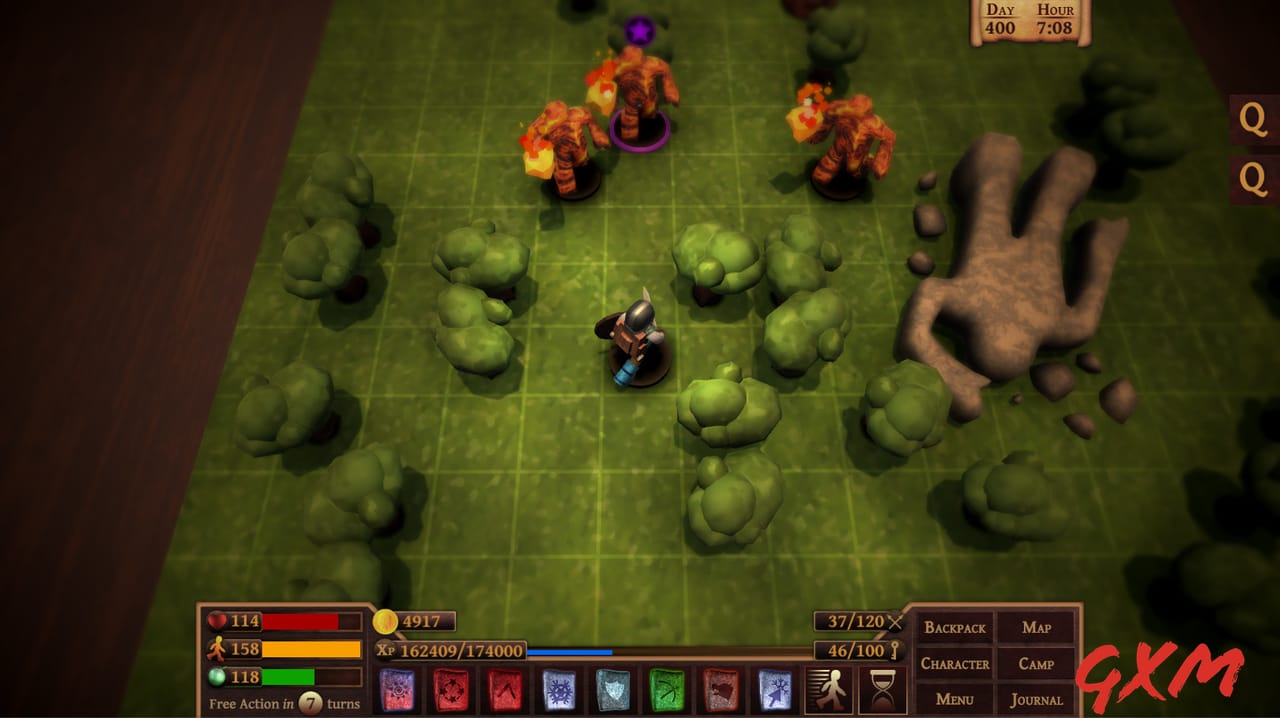Set up Camp
Viewport: 1280px width, 718px height.
click(1036, 664)
